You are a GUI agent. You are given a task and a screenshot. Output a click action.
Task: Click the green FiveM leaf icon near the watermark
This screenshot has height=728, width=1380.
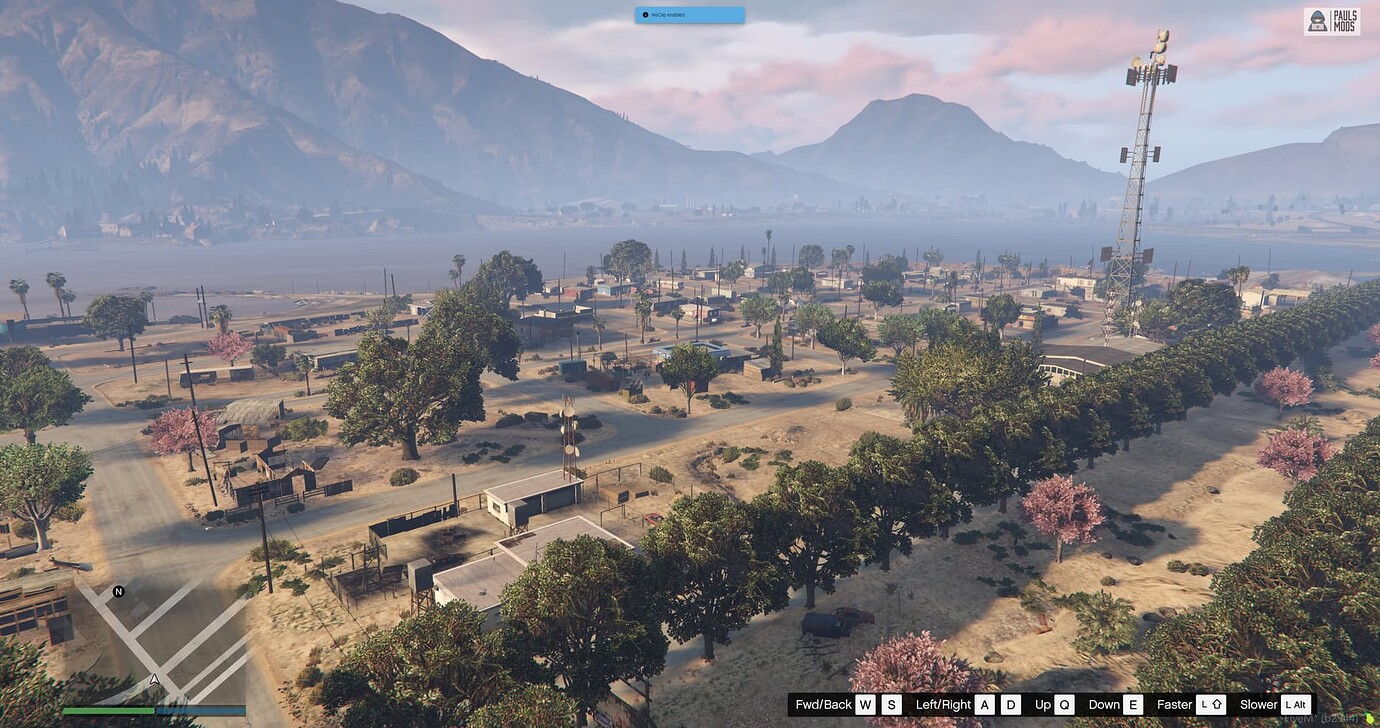click(1370, 719)
